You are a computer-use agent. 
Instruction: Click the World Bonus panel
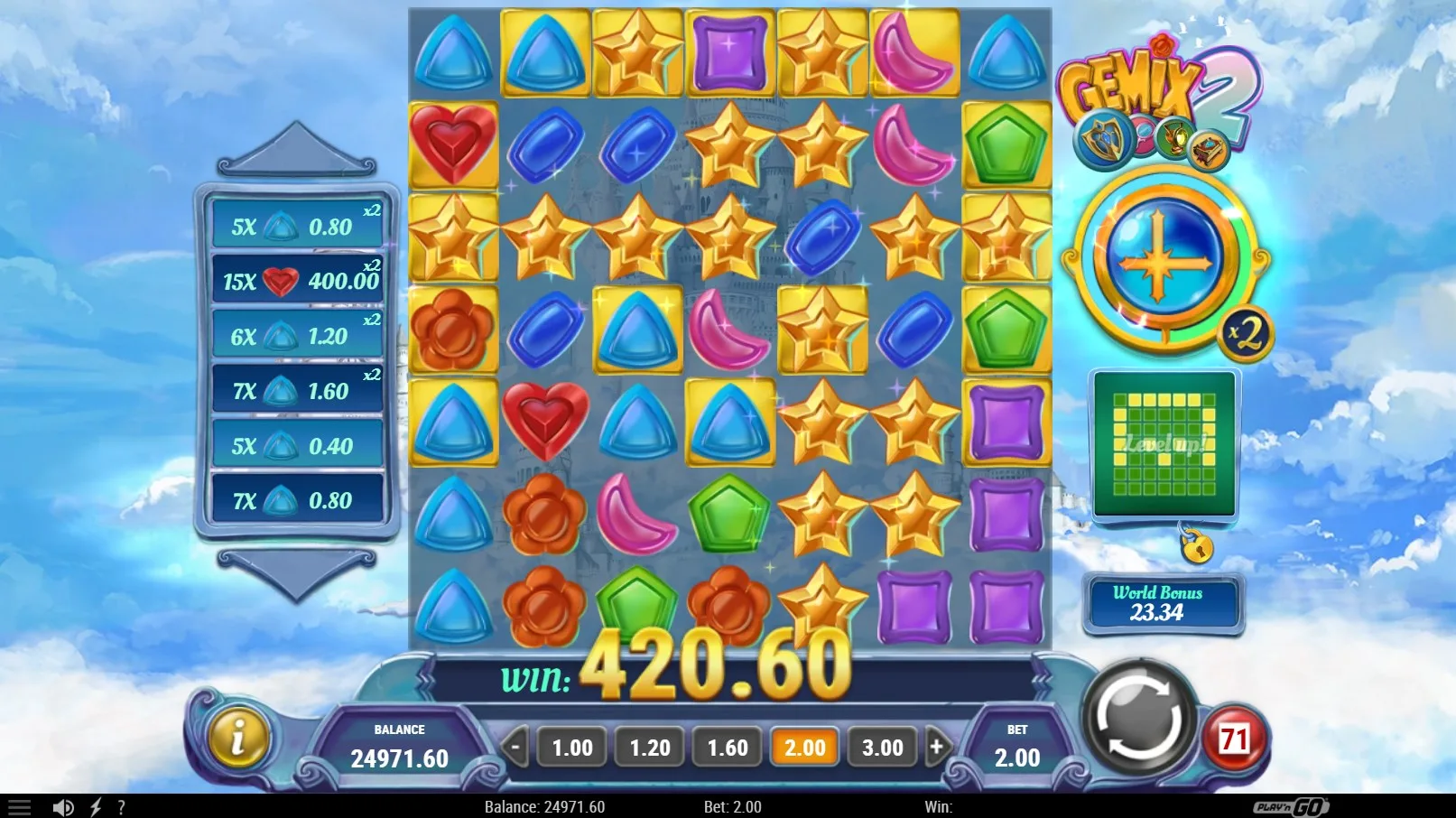pos(1162,603)
